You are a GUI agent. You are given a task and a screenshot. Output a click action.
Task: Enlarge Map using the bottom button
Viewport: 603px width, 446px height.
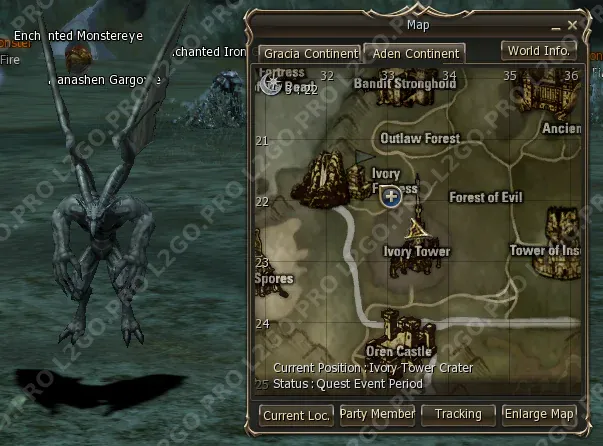click(x=540, y=414)
